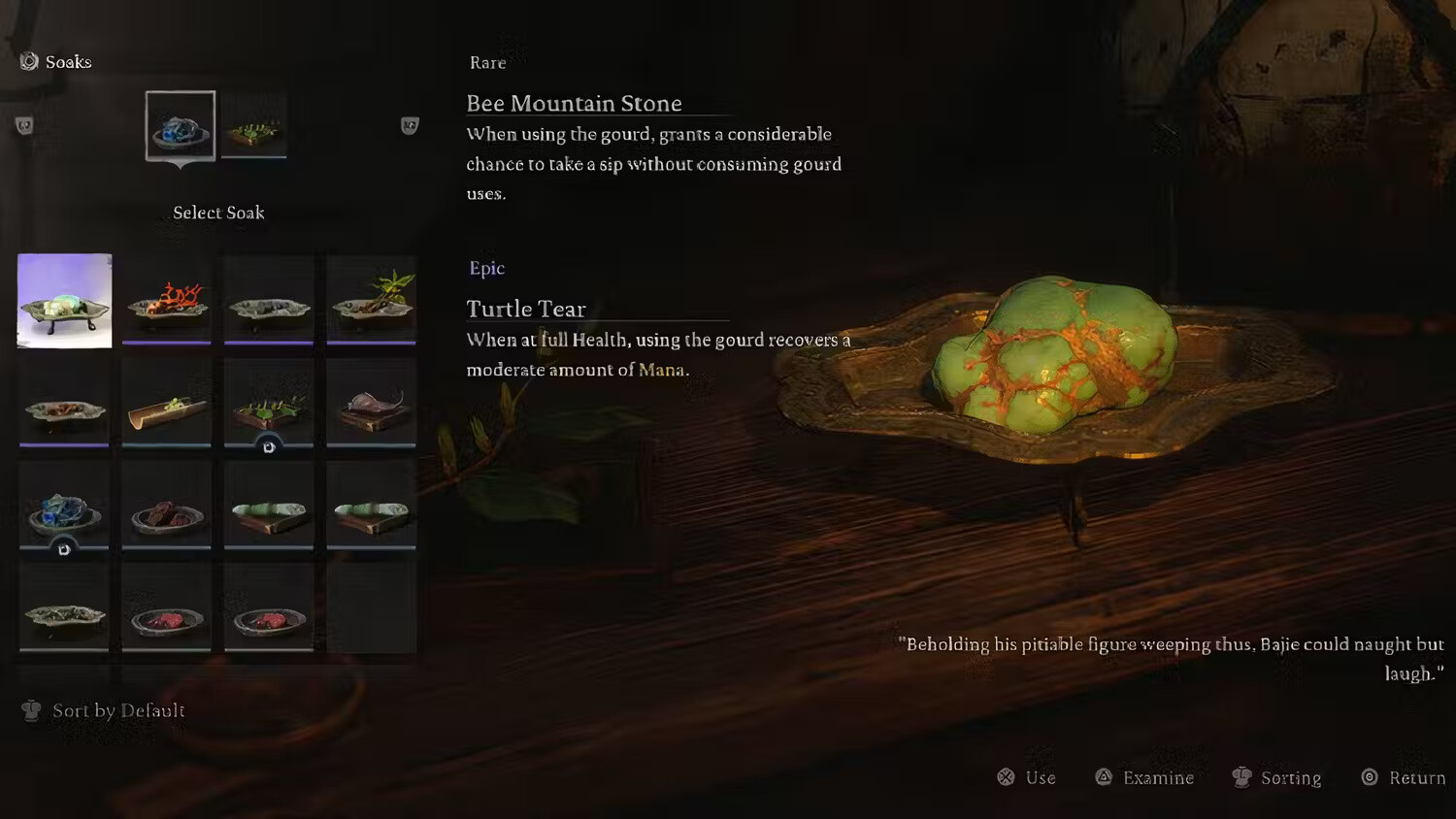Select the equipped green sprouts slot above Select Soak
Image resolution: width=1456 pixels, height=819 pixels.
pyautogui.click(x=254, y=126)
